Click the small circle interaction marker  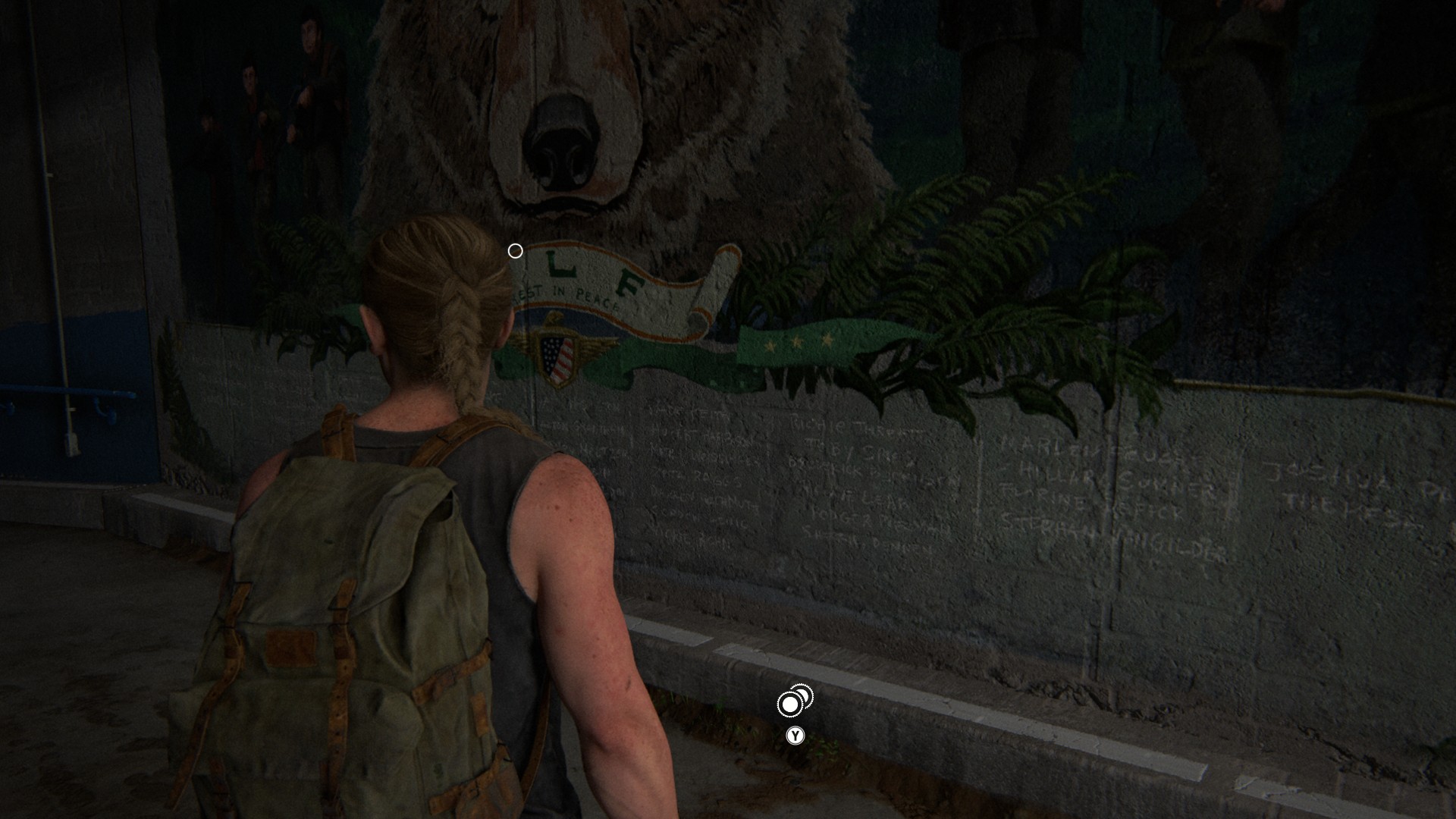point(515,251)
